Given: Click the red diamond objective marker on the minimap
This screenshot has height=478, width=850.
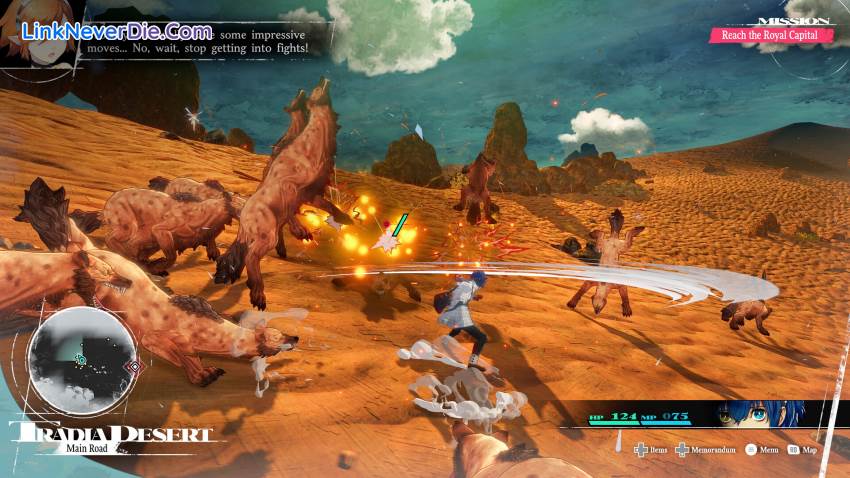Looking at the screenshot, I should 132,367.
